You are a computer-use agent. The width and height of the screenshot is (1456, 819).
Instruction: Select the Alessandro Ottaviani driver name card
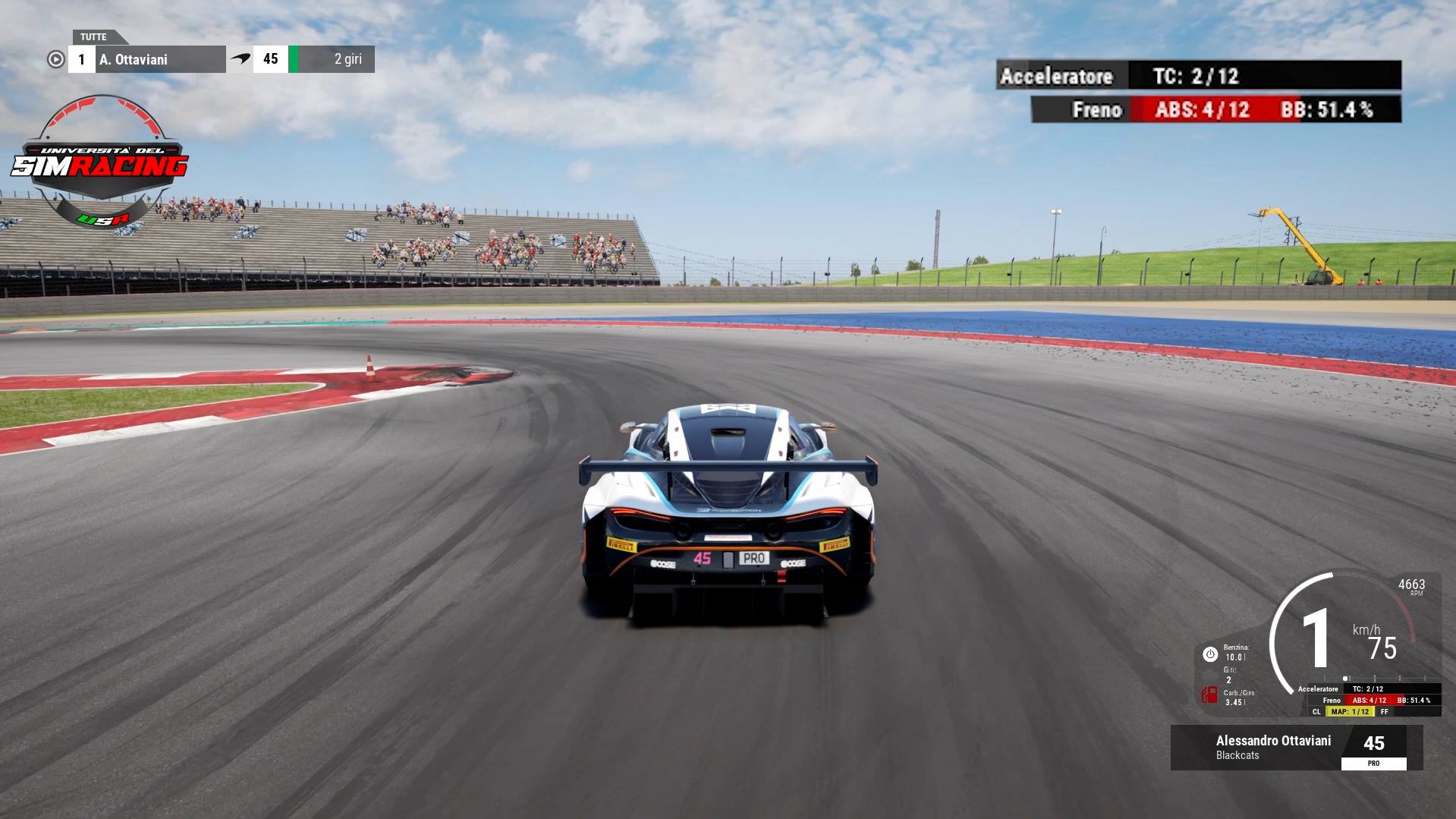pyautogui.click(x=1272, y=747)
